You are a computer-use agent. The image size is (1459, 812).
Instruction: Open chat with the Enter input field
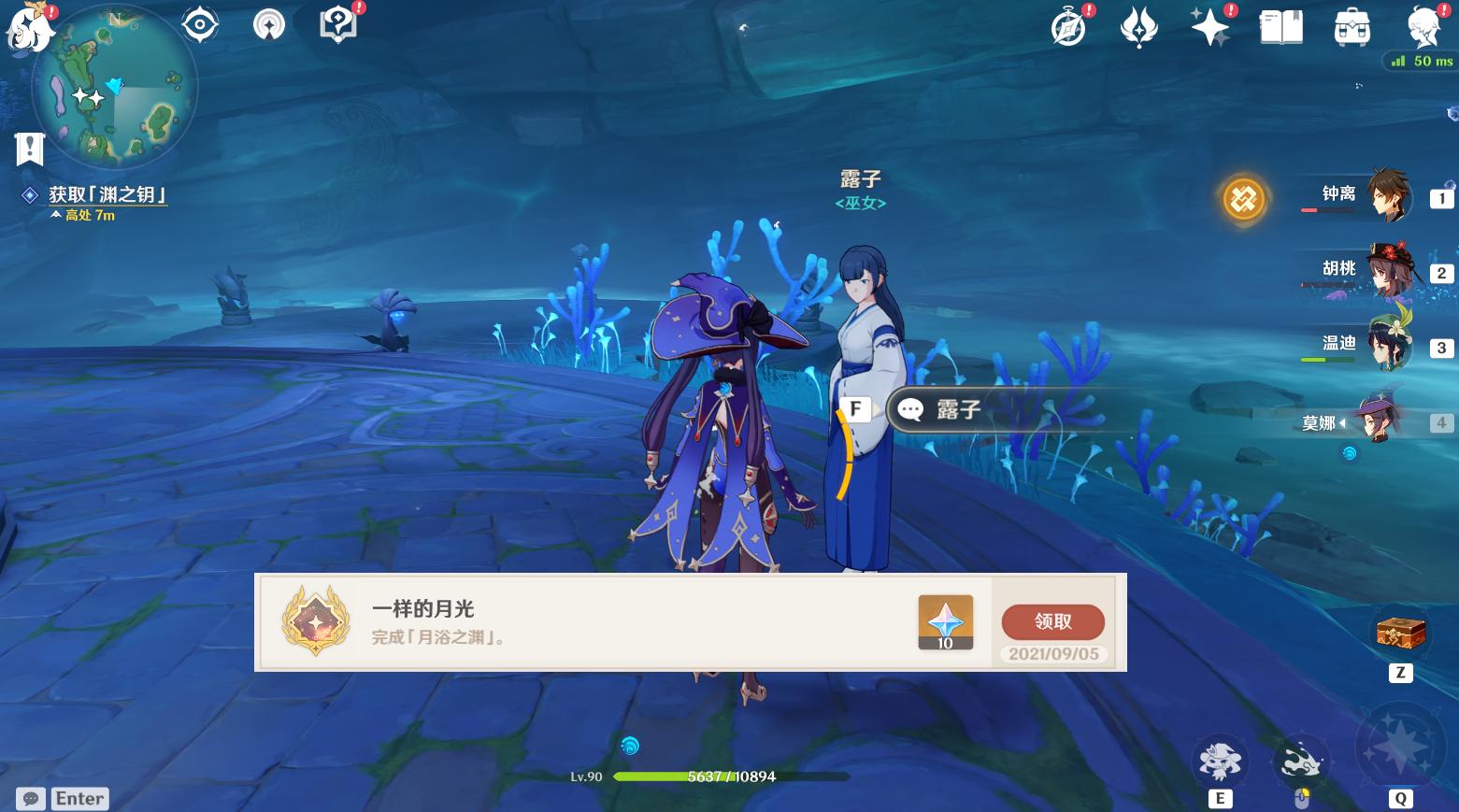coord(79,798)
